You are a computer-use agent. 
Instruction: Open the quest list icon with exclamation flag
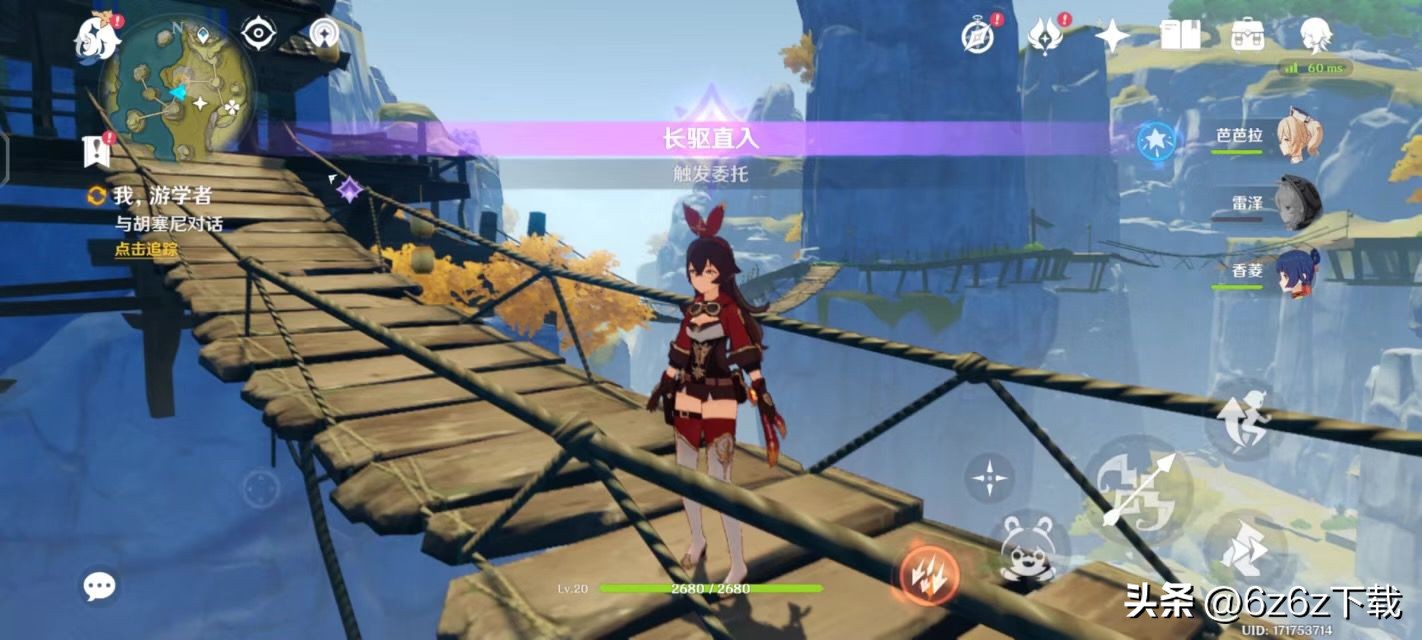[x=98, y=151]
